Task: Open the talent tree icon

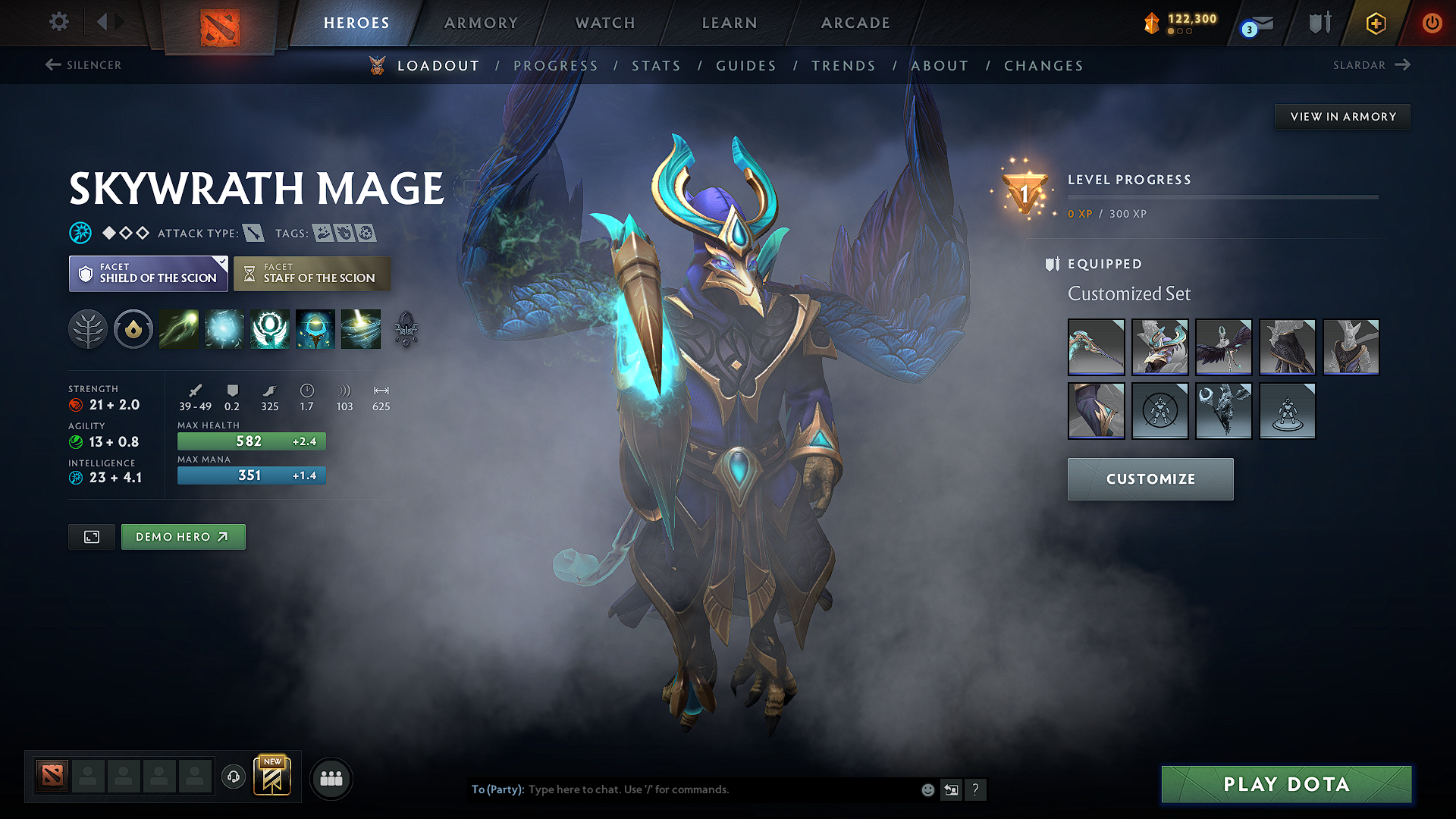Action: [x=88, y=329]
